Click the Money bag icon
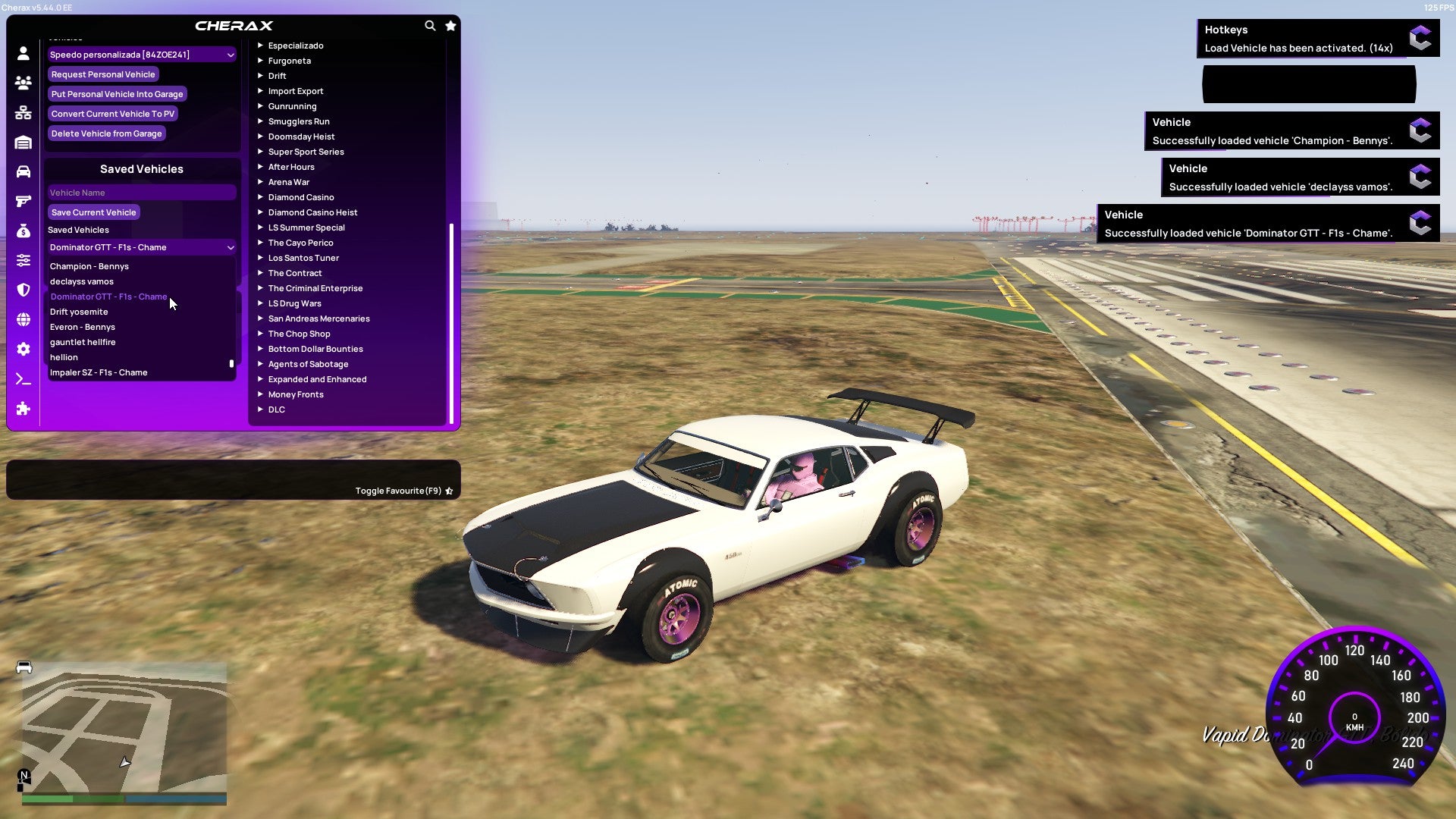Image resolution: width=1456 pixels, height=819 pixels. (x=23, y=230)
